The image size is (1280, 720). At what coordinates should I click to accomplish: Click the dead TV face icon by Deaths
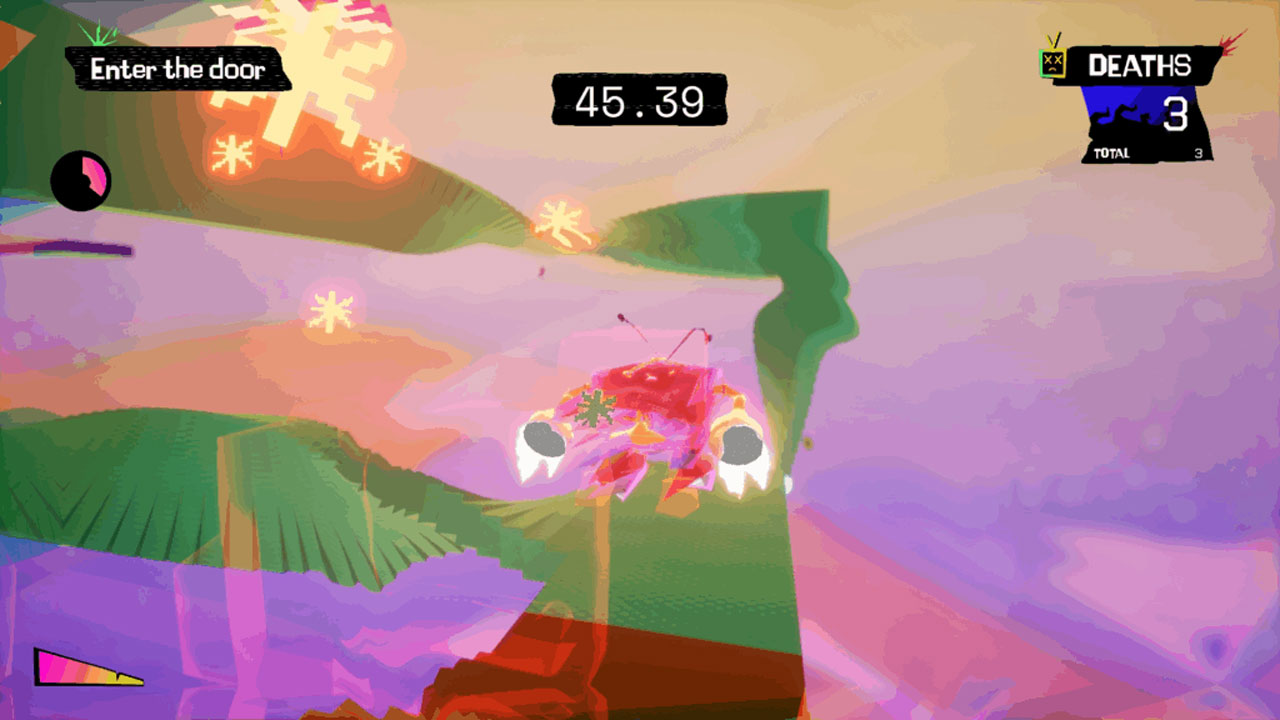[1052, 61]
